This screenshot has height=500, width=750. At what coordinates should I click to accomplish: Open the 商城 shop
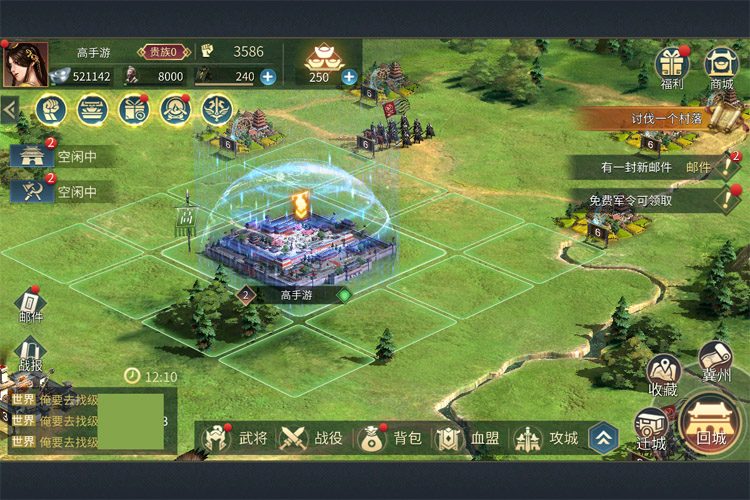click(x=722, y=67)
